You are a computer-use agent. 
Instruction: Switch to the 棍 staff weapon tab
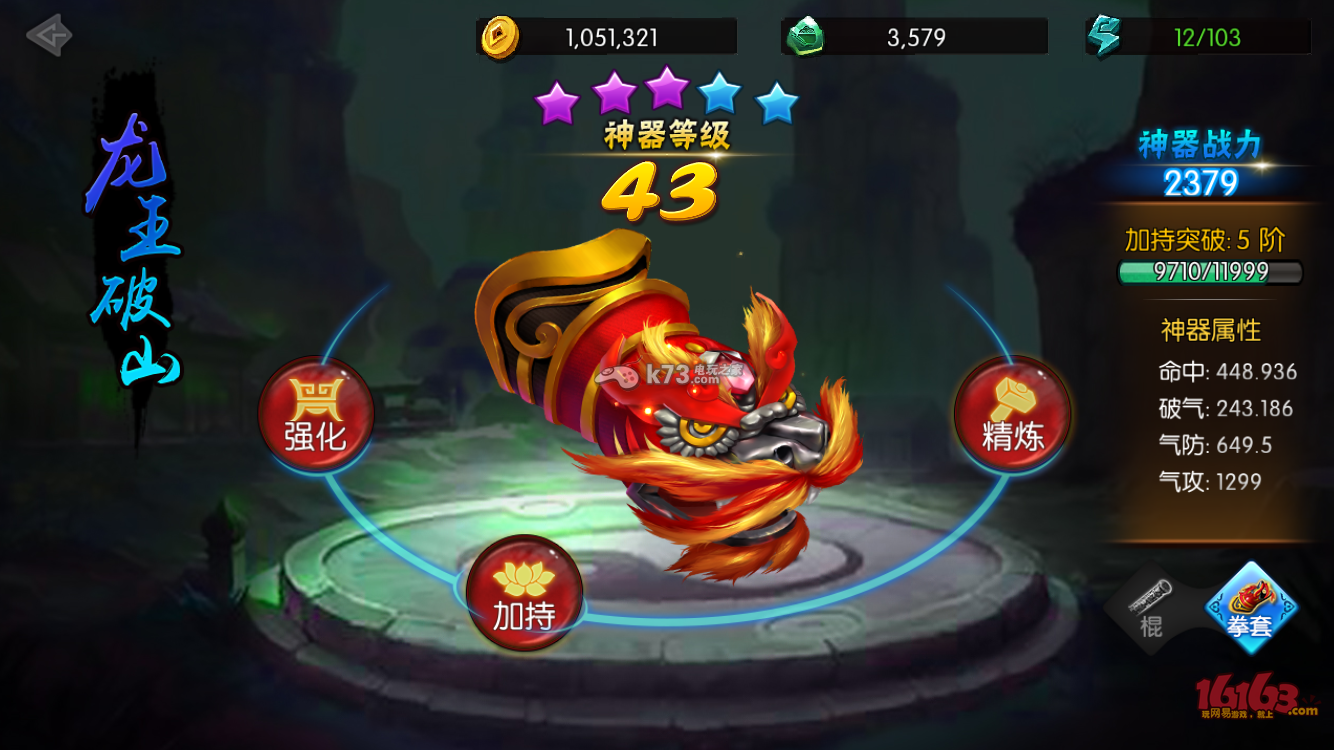pyautogui.click(x=1151, y=607)
